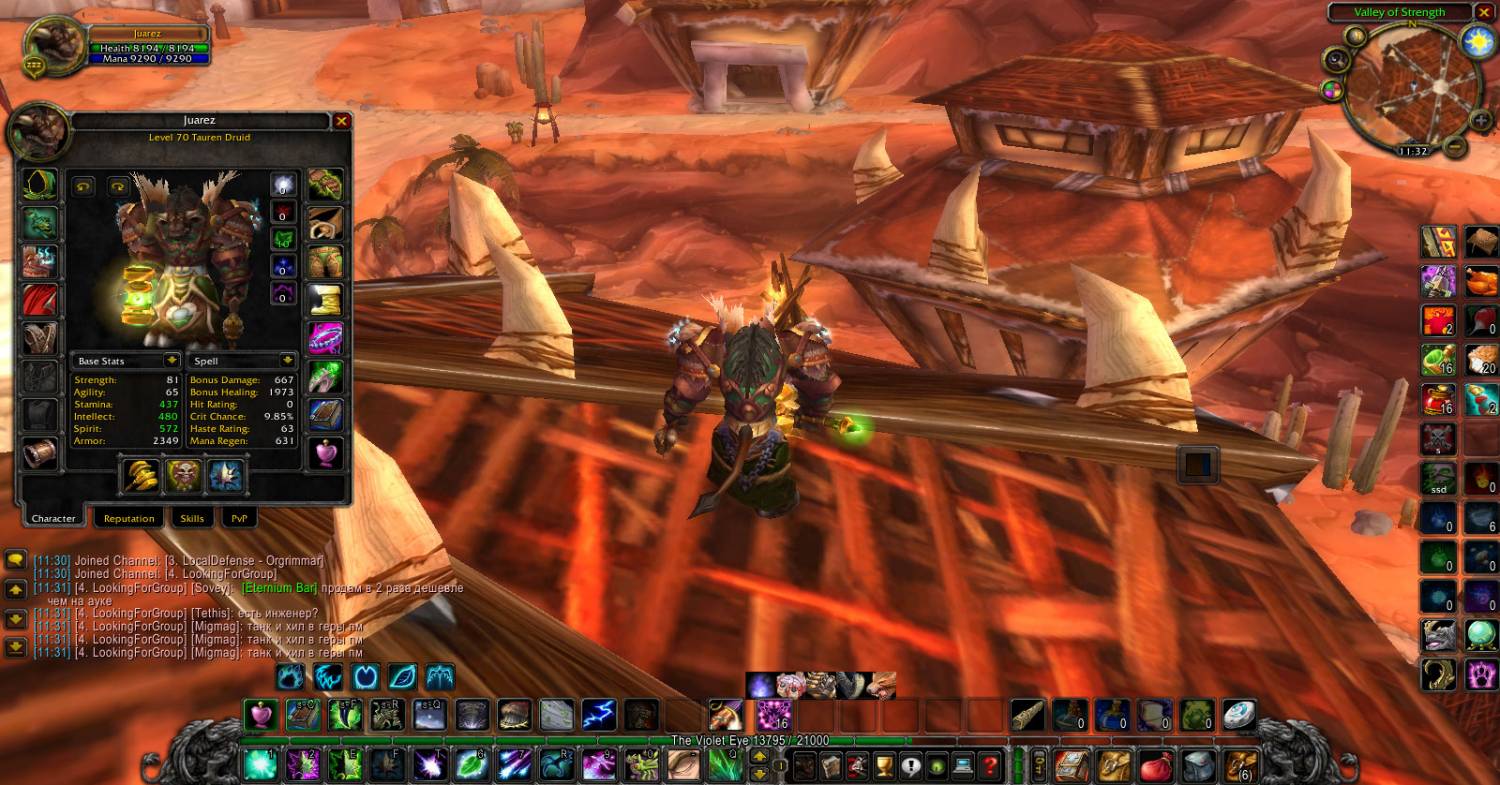Select the red cloak equipment slot
The height and width of the screenshot is (785, 1500).
(x=41, y=299)
